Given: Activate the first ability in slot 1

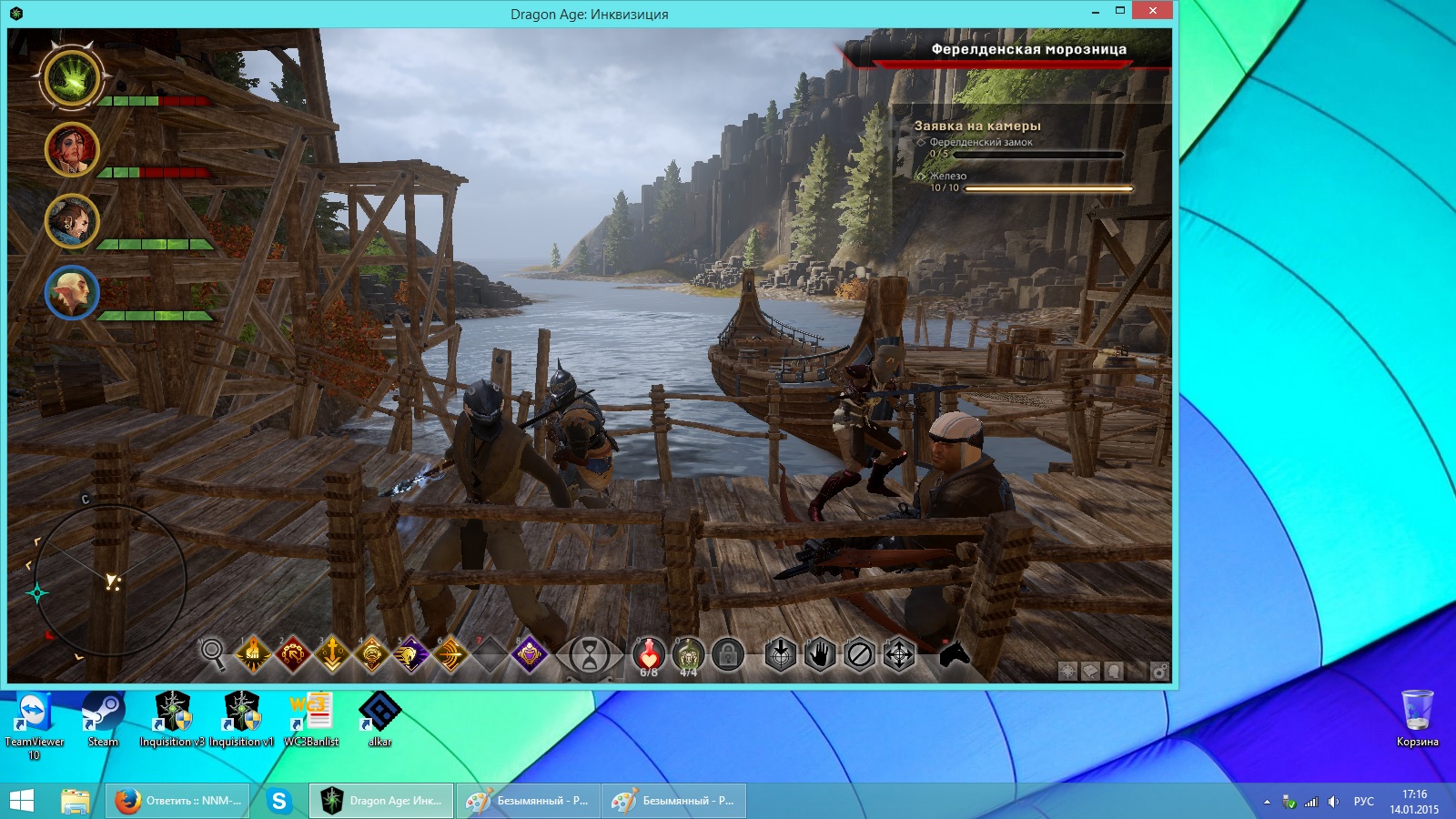Looking at the screenshot, I should tap(253, 653).
